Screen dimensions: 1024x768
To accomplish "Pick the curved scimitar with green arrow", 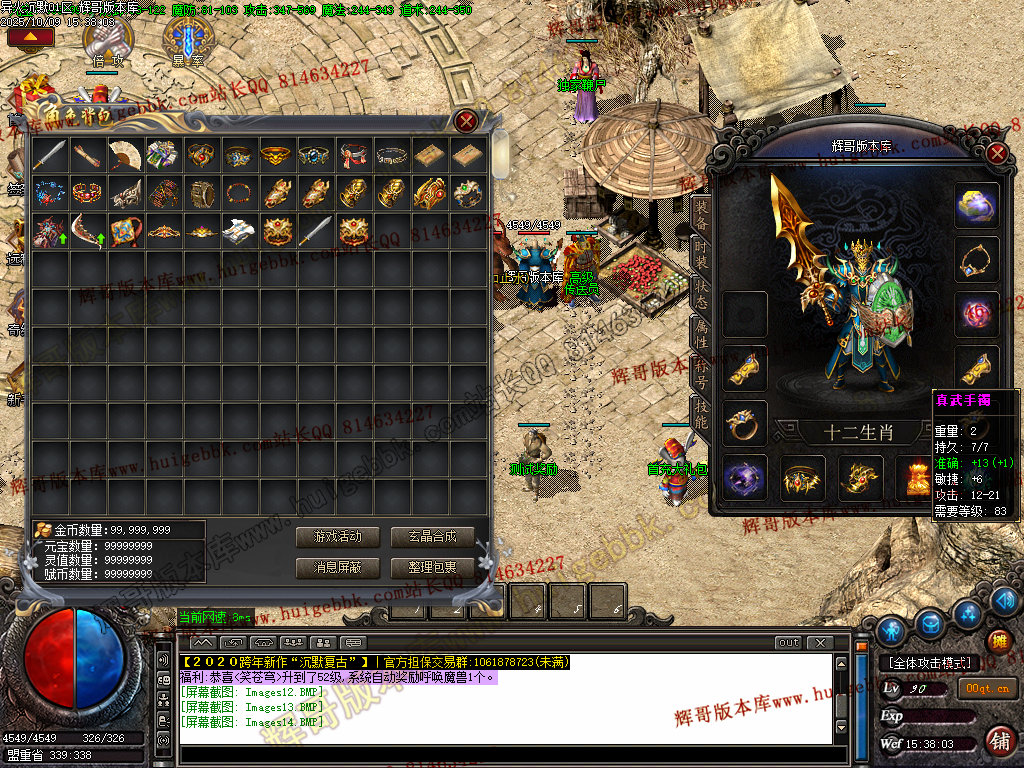I will tap(87, 231).
